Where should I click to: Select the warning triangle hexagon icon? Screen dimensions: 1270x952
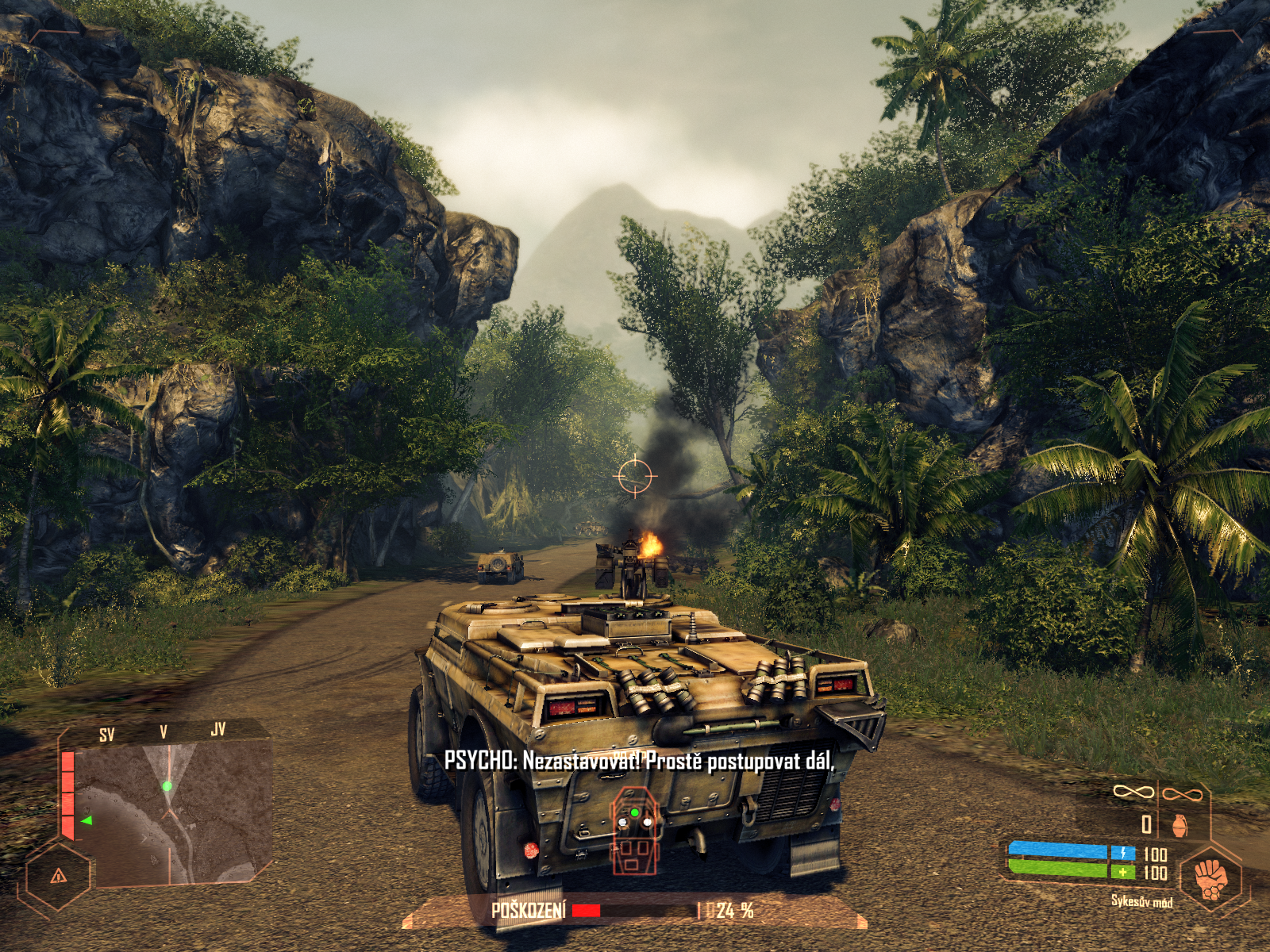point(58,876)
